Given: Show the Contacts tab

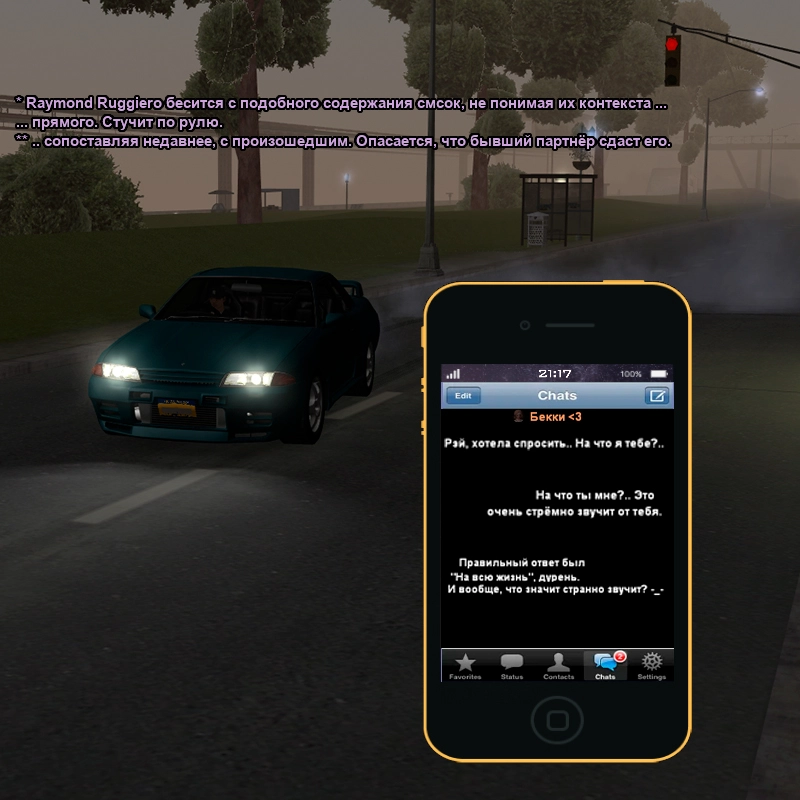Looking at the screenshot, I should 558,665.
